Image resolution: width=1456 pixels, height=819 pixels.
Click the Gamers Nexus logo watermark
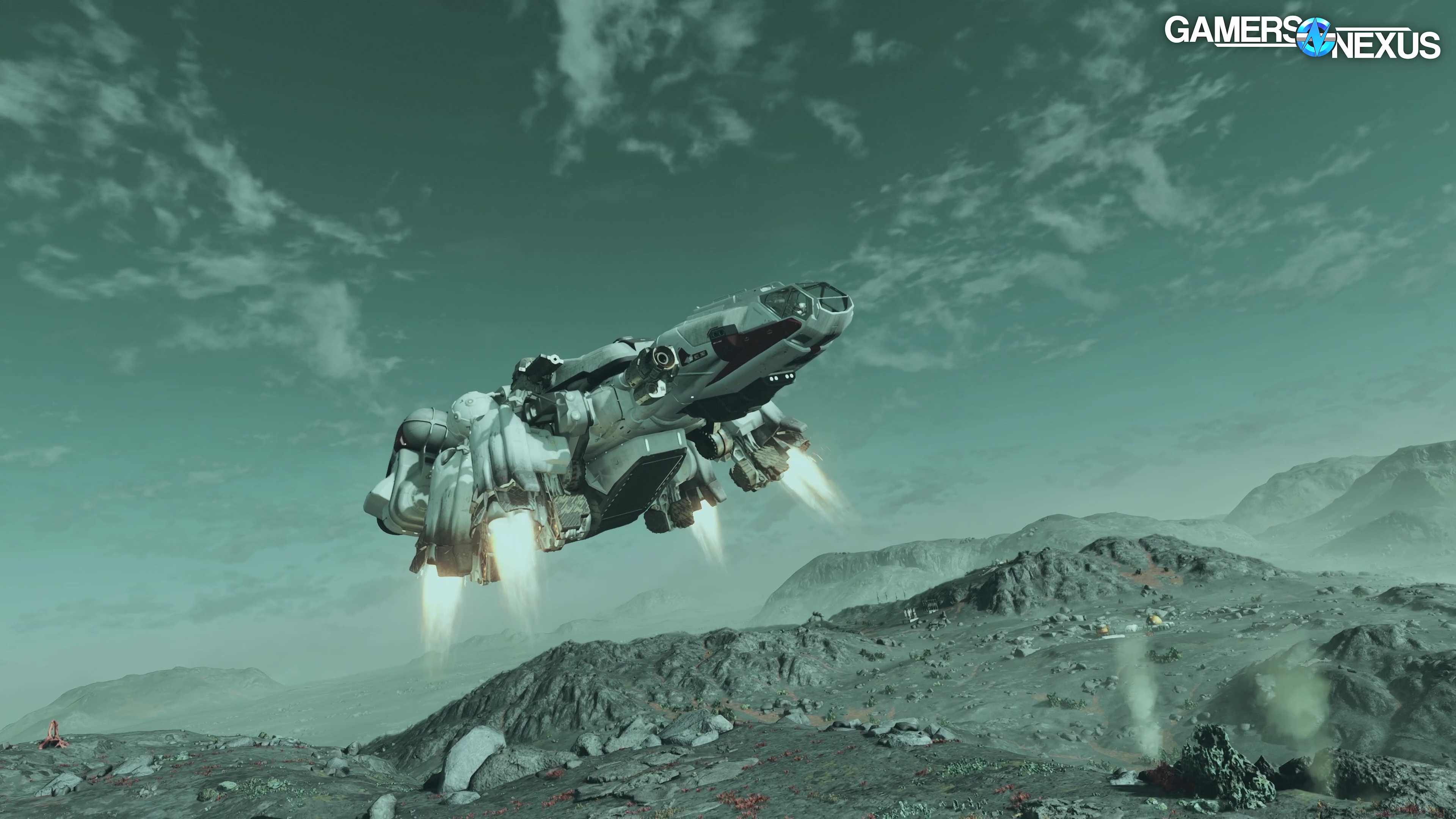[1301, 37]
